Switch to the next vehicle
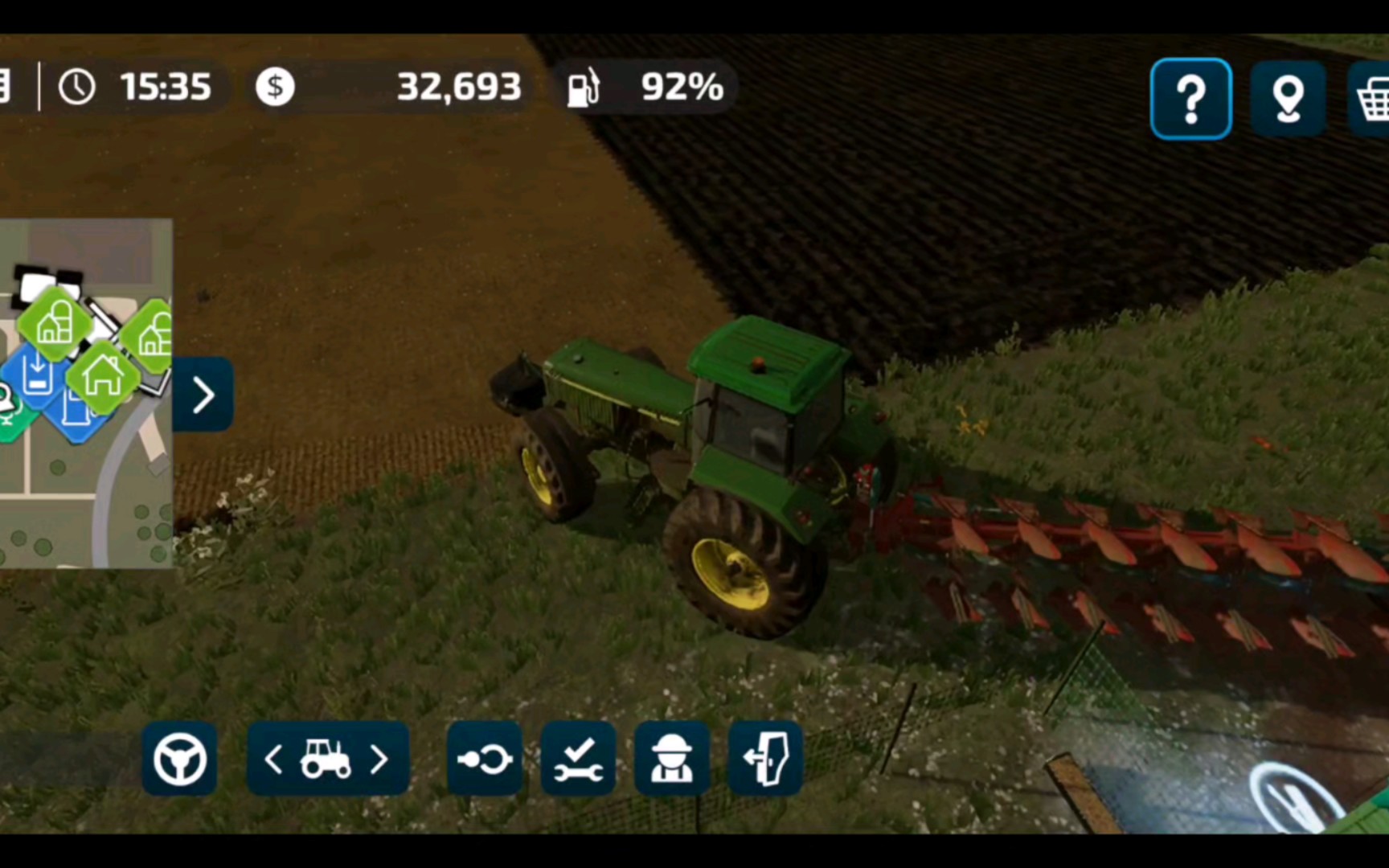Viewport: 1389px width, 868px height. [379, 759]
